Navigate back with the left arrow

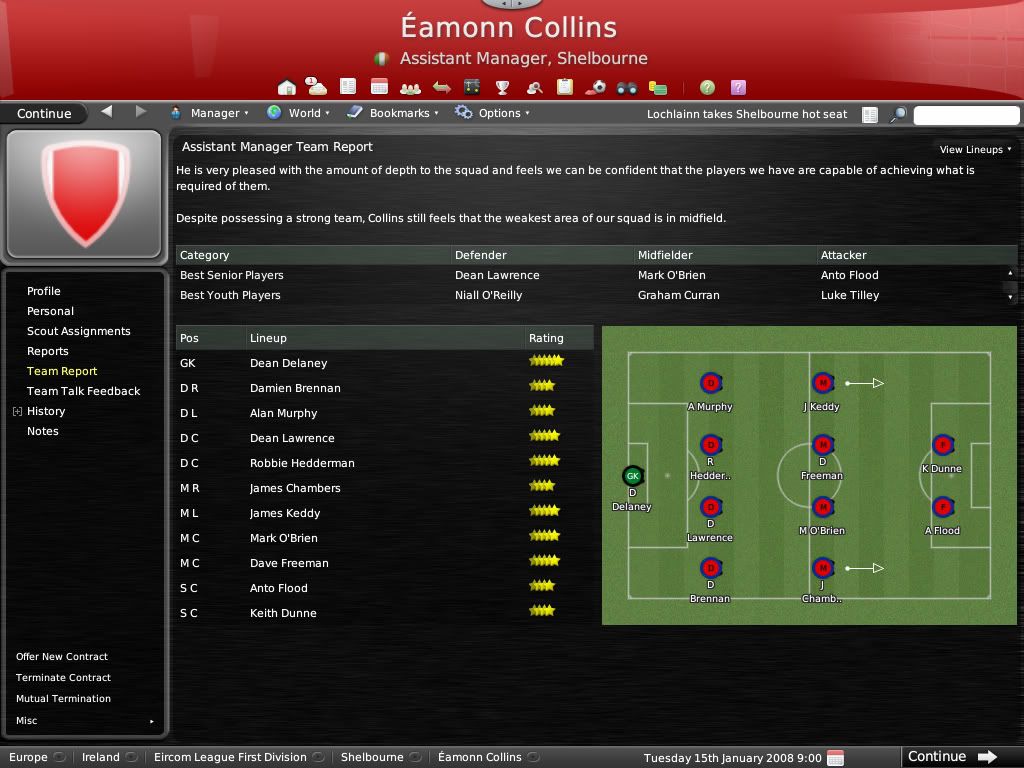pyautogui.click(x=107, y=112)
